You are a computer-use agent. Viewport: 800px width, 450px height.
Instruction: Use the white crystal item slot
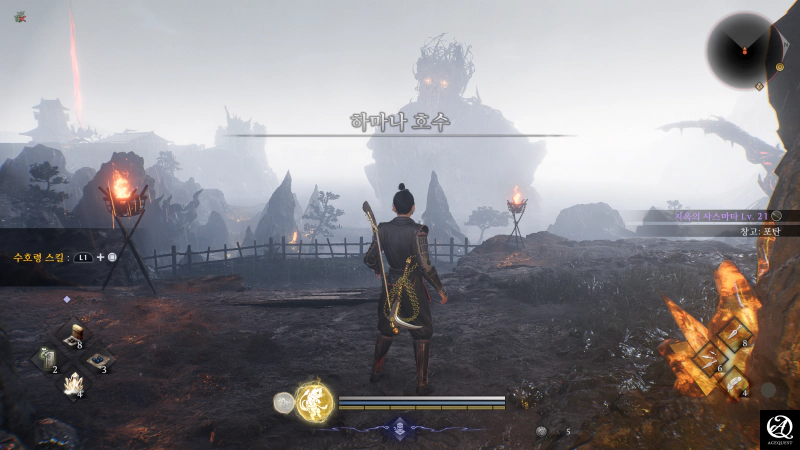tap(72, 383)
